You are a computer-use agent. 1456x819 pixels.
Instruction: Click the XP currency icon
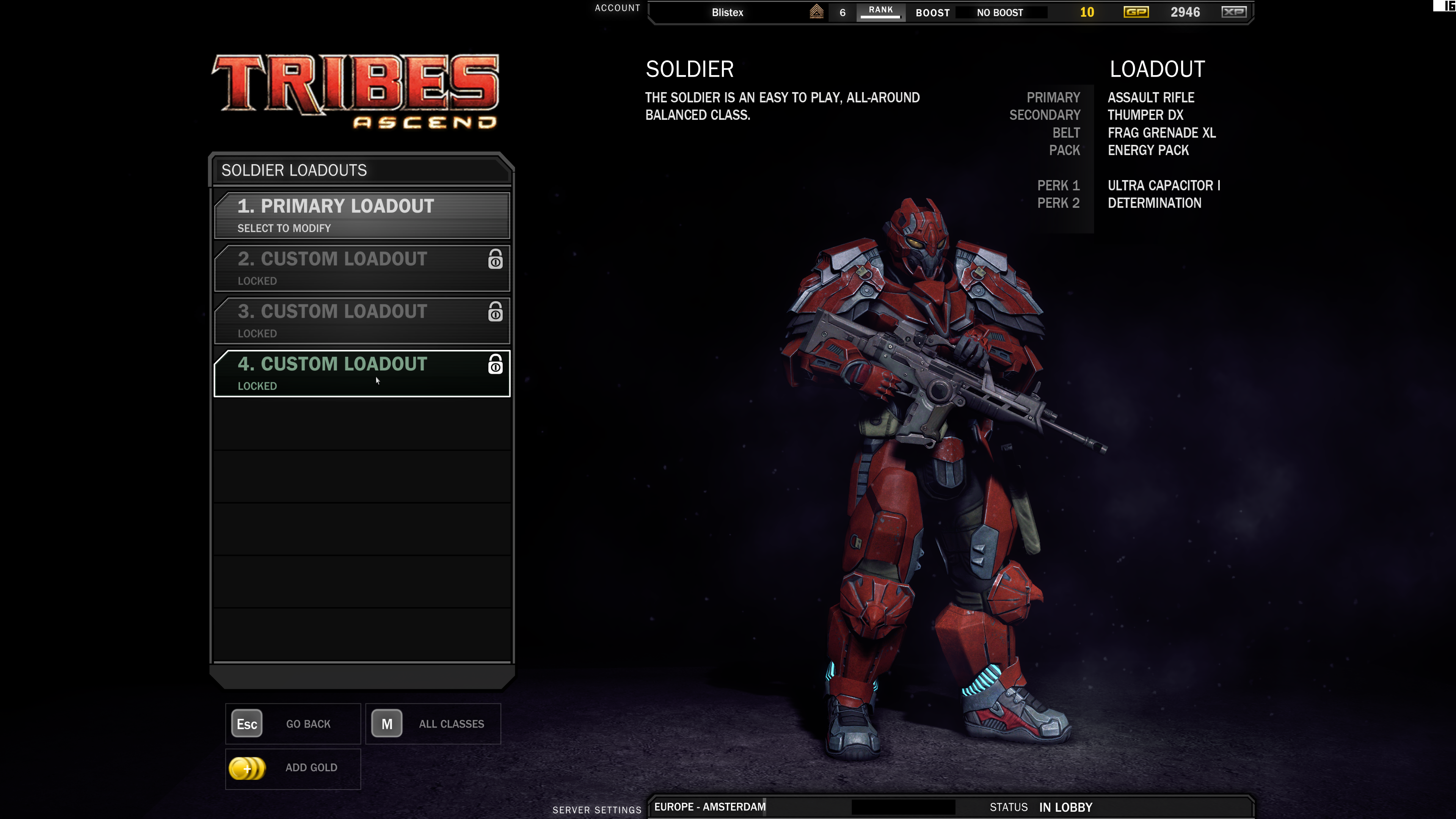1233,13
